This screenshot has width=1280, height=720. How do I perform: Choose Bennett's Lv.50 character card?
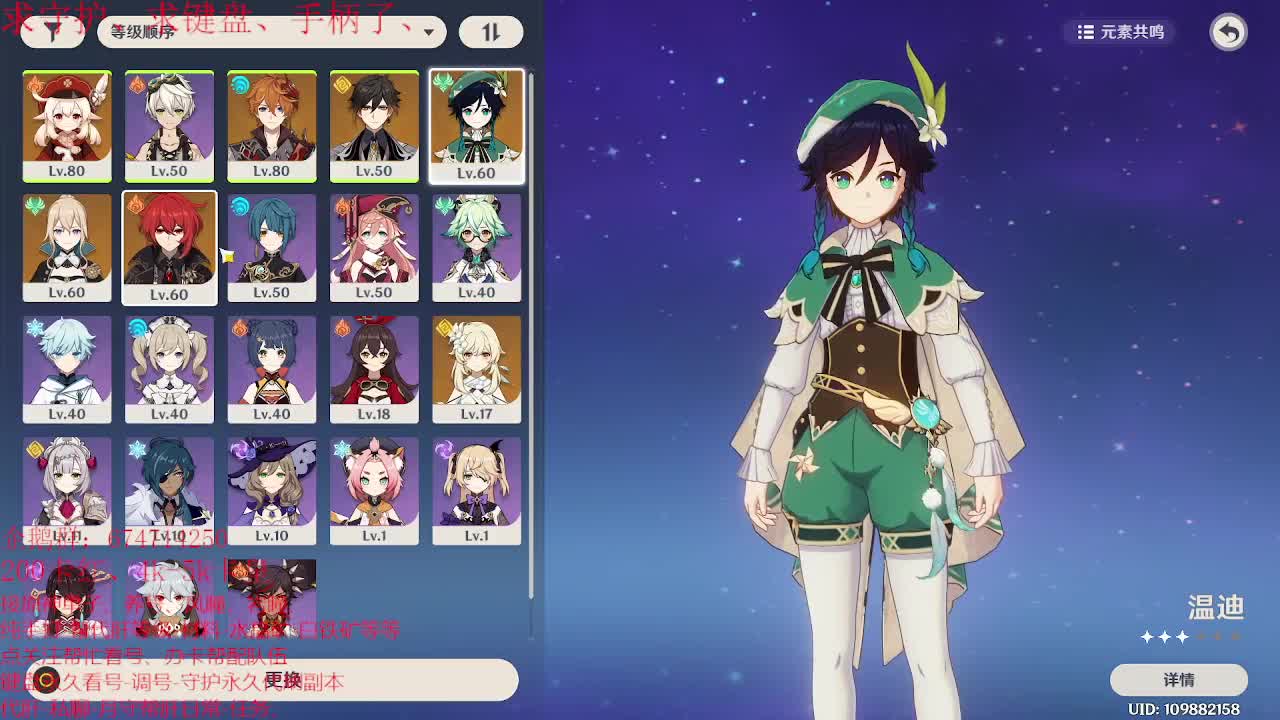169,126
